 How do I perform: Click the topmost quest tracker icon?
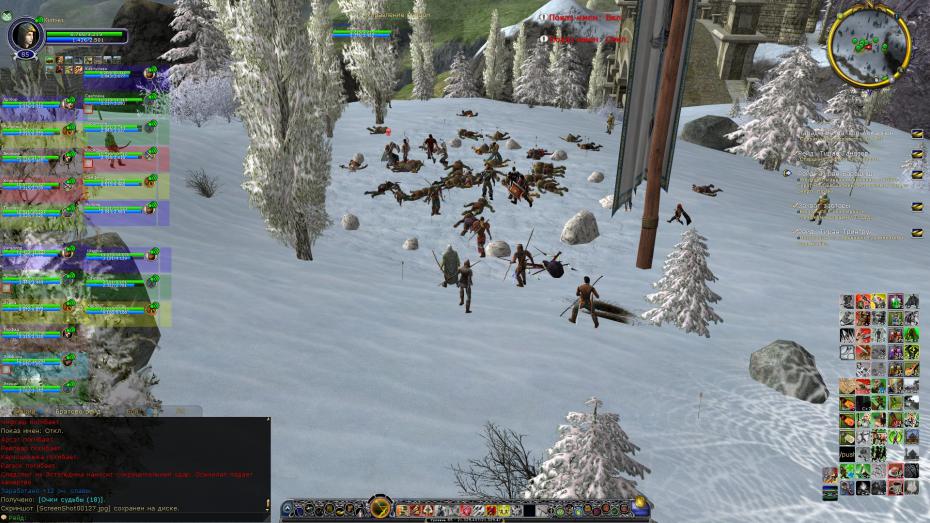[917, 133]
